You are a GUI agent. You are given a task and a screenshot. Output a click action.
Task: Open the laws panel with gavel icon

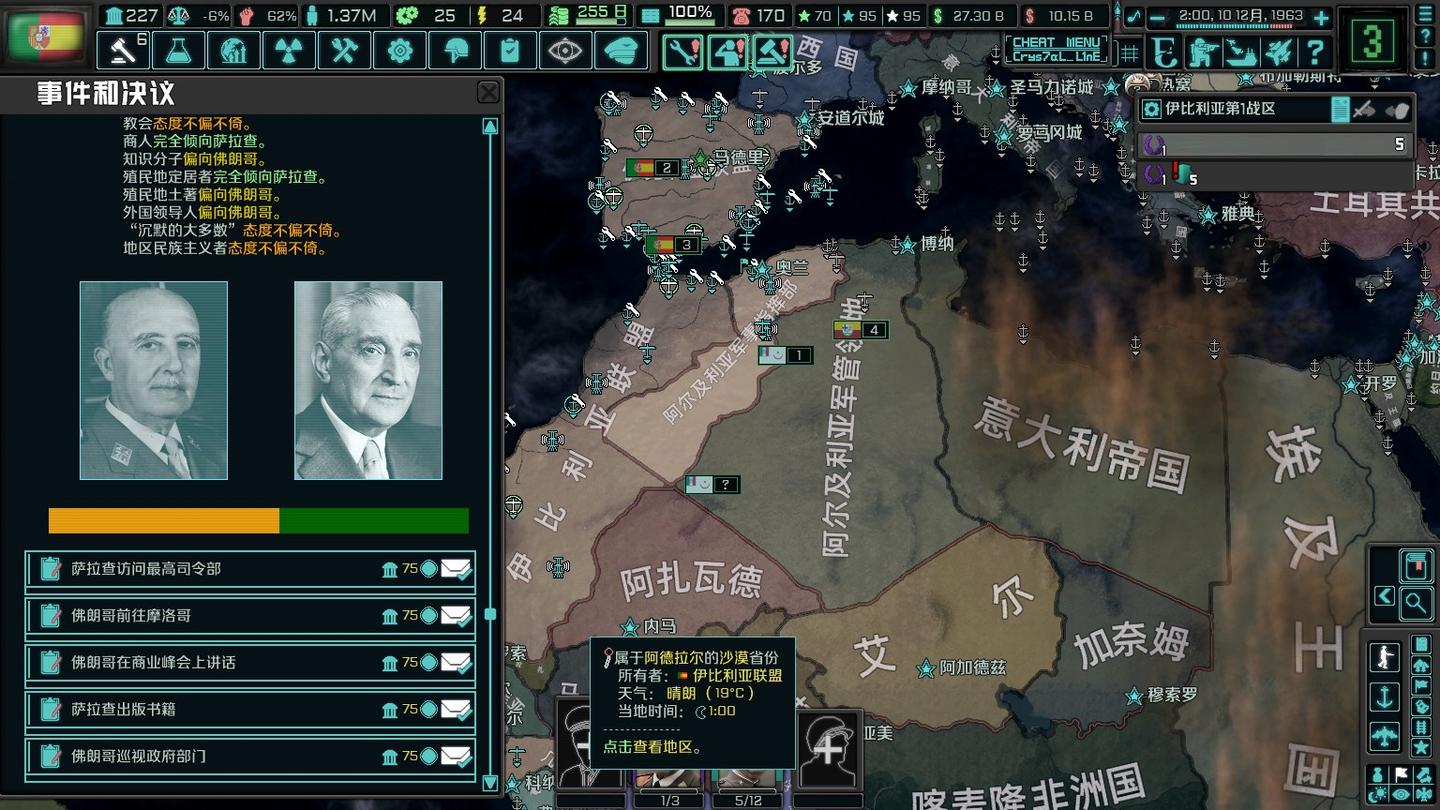(122, 50)
